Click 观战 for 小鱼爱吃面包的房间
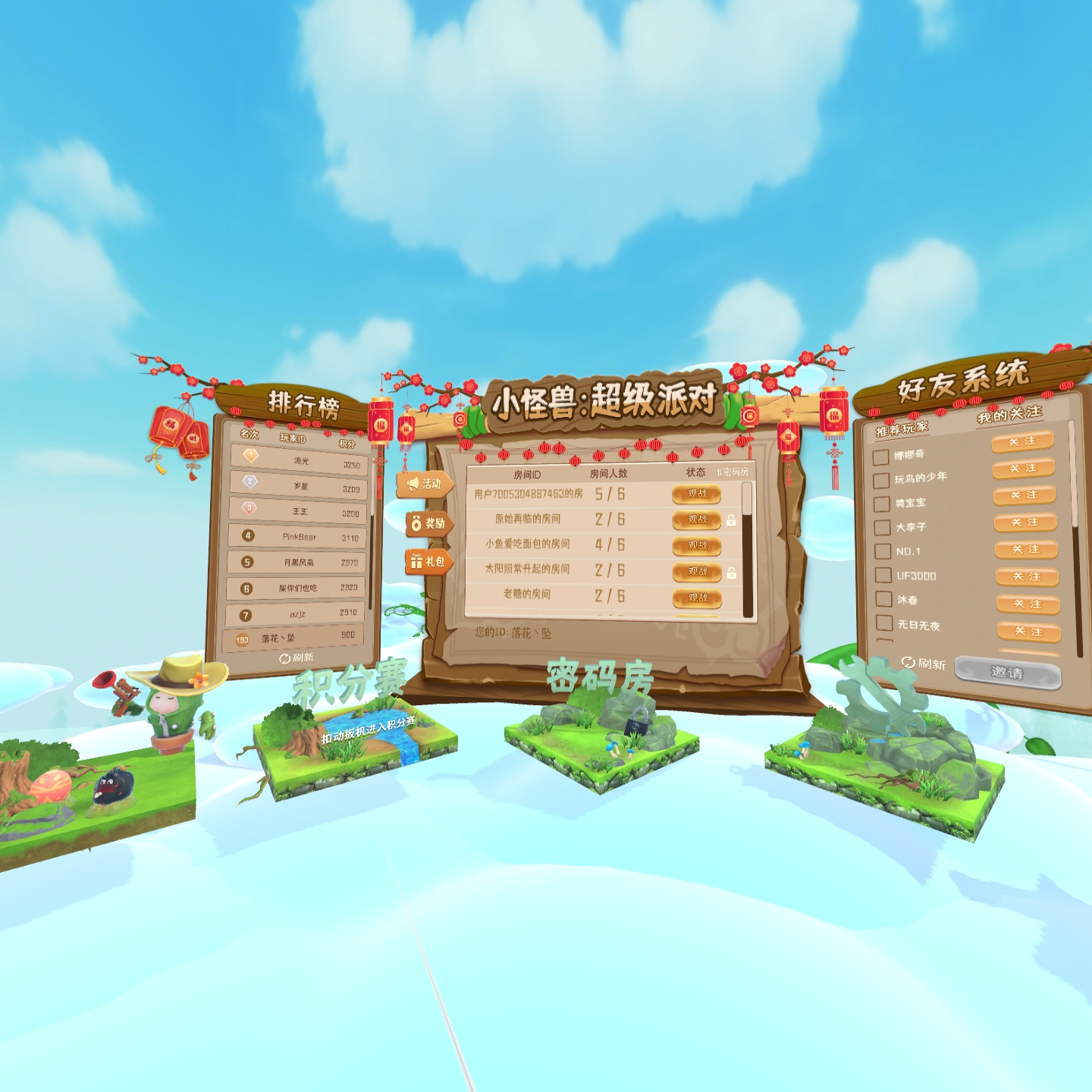This screenshot has height=1092, width=1092. point(695,544)
